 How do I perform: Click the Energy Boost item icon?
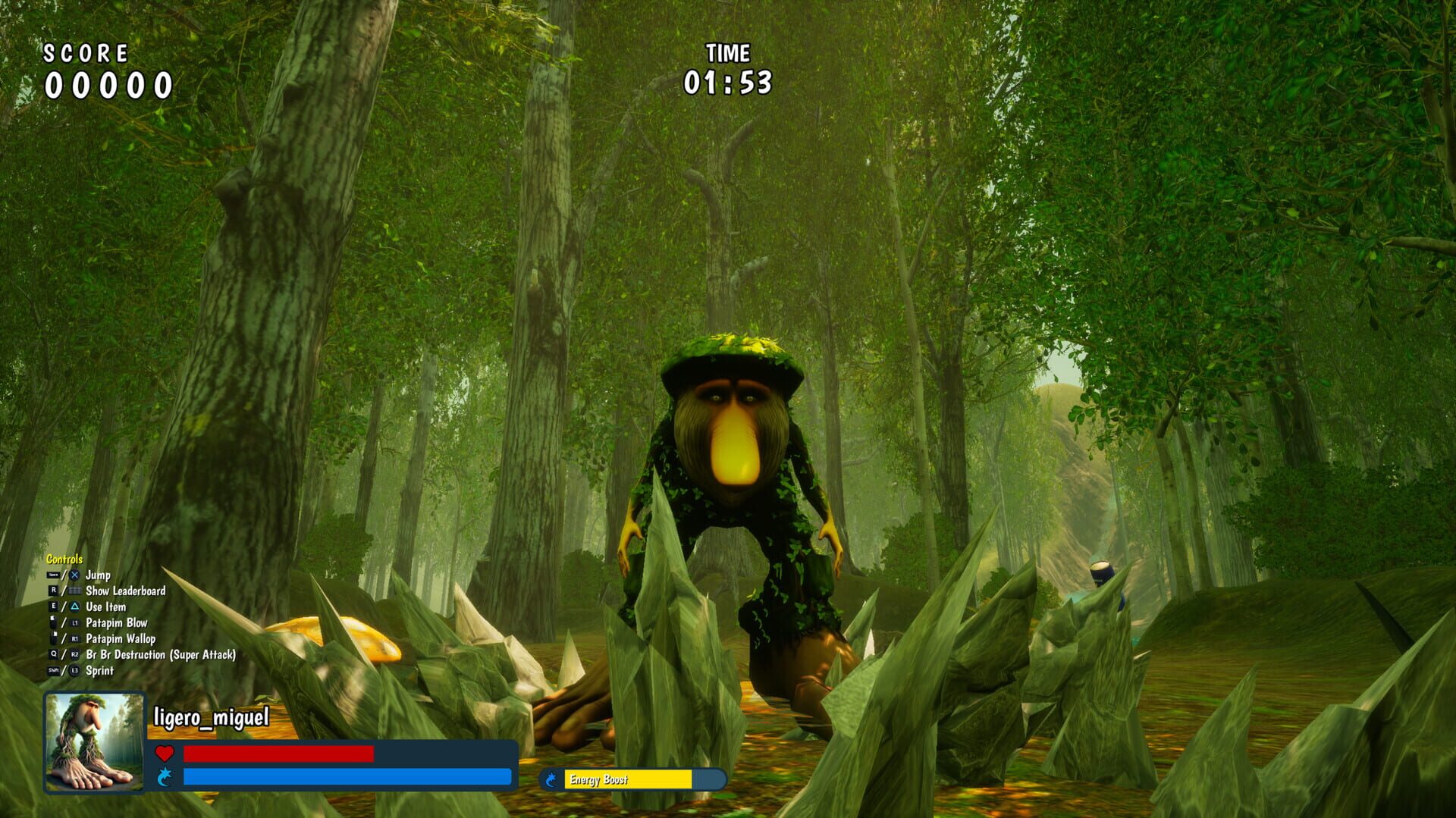(x=551, y=779)
